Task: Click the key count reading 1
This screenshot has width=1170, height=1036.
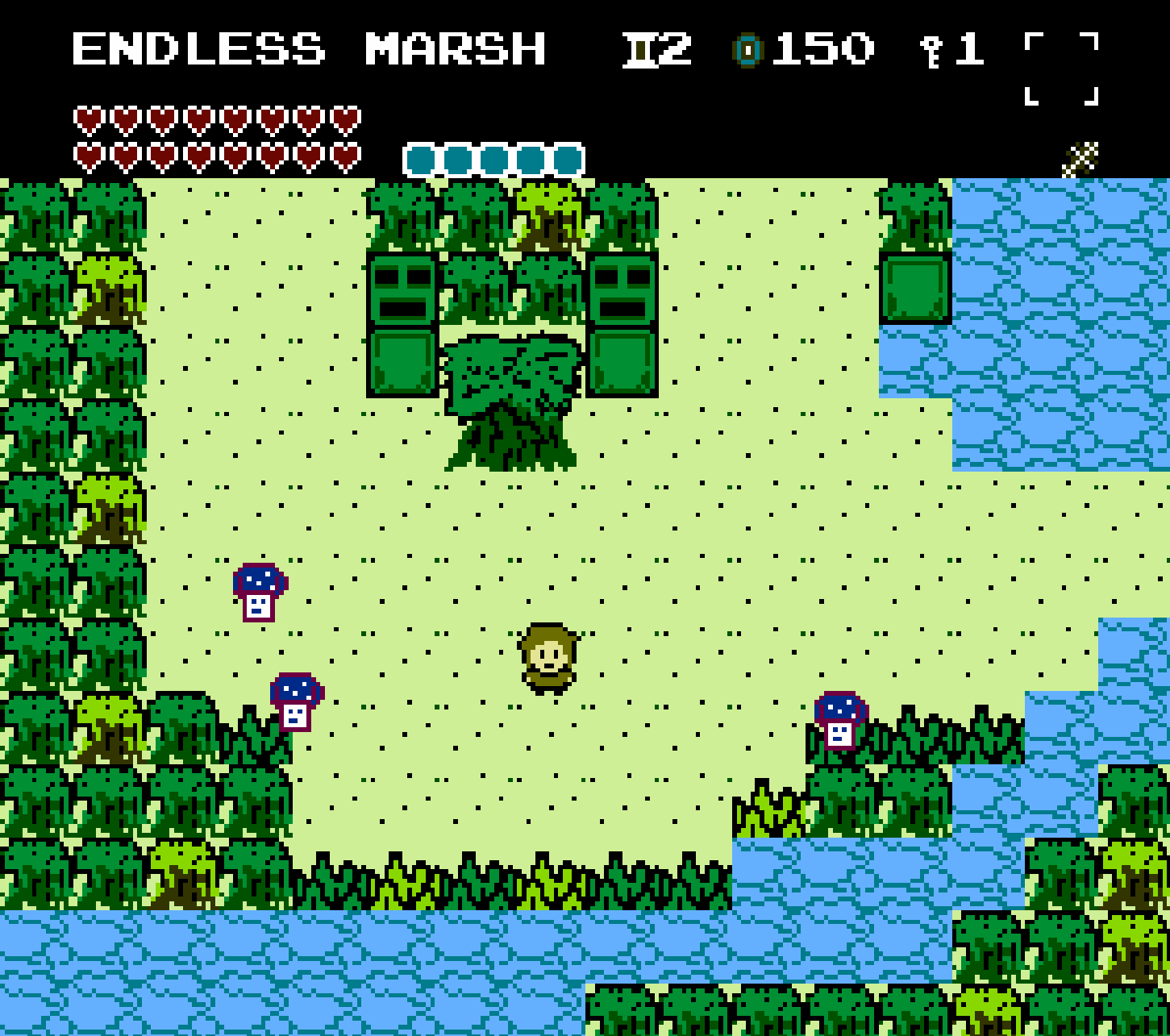Action: tap(968, 50)
